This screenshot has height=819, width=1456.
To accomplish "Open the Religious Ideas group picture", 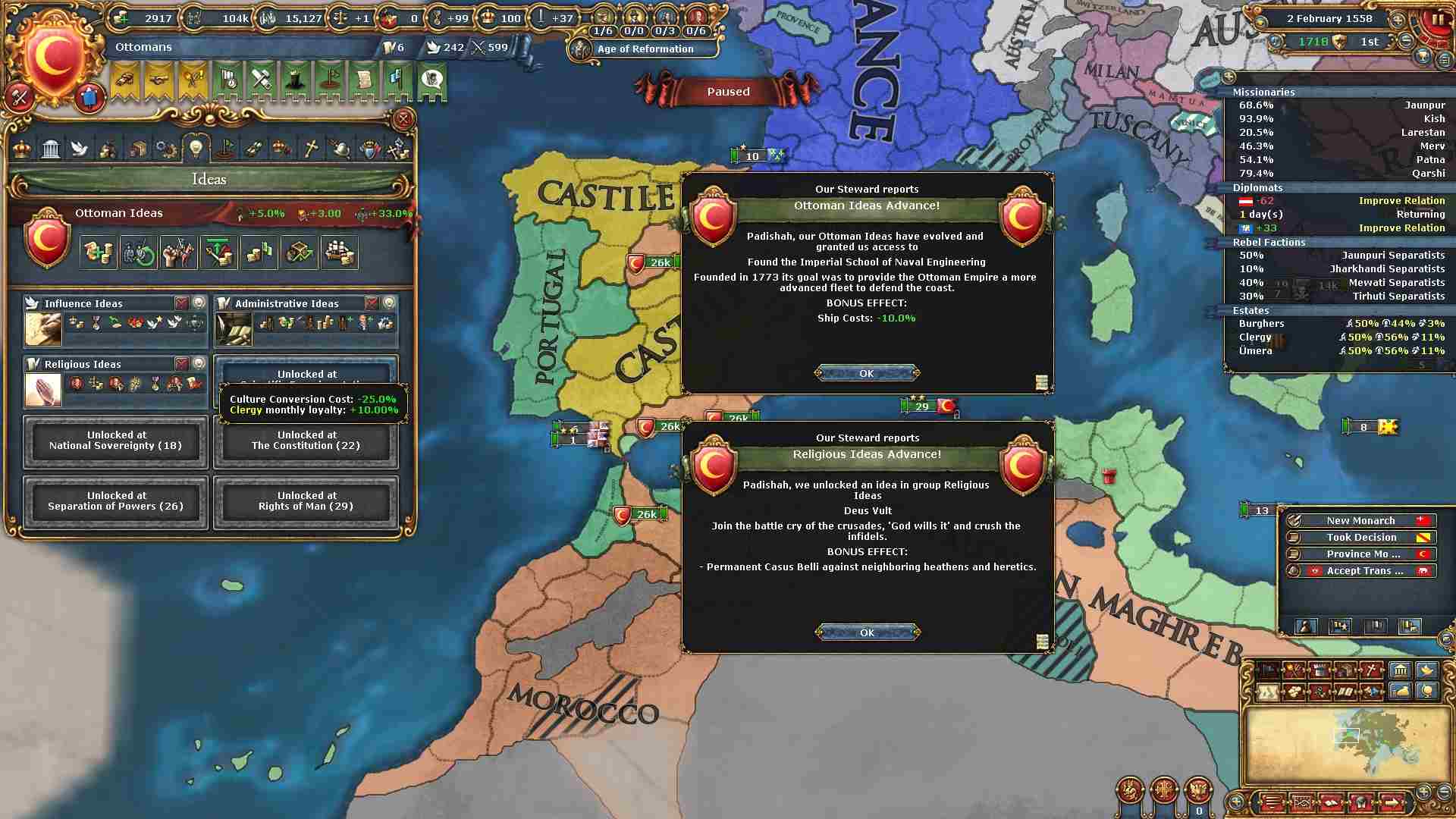I will point(42,391).
